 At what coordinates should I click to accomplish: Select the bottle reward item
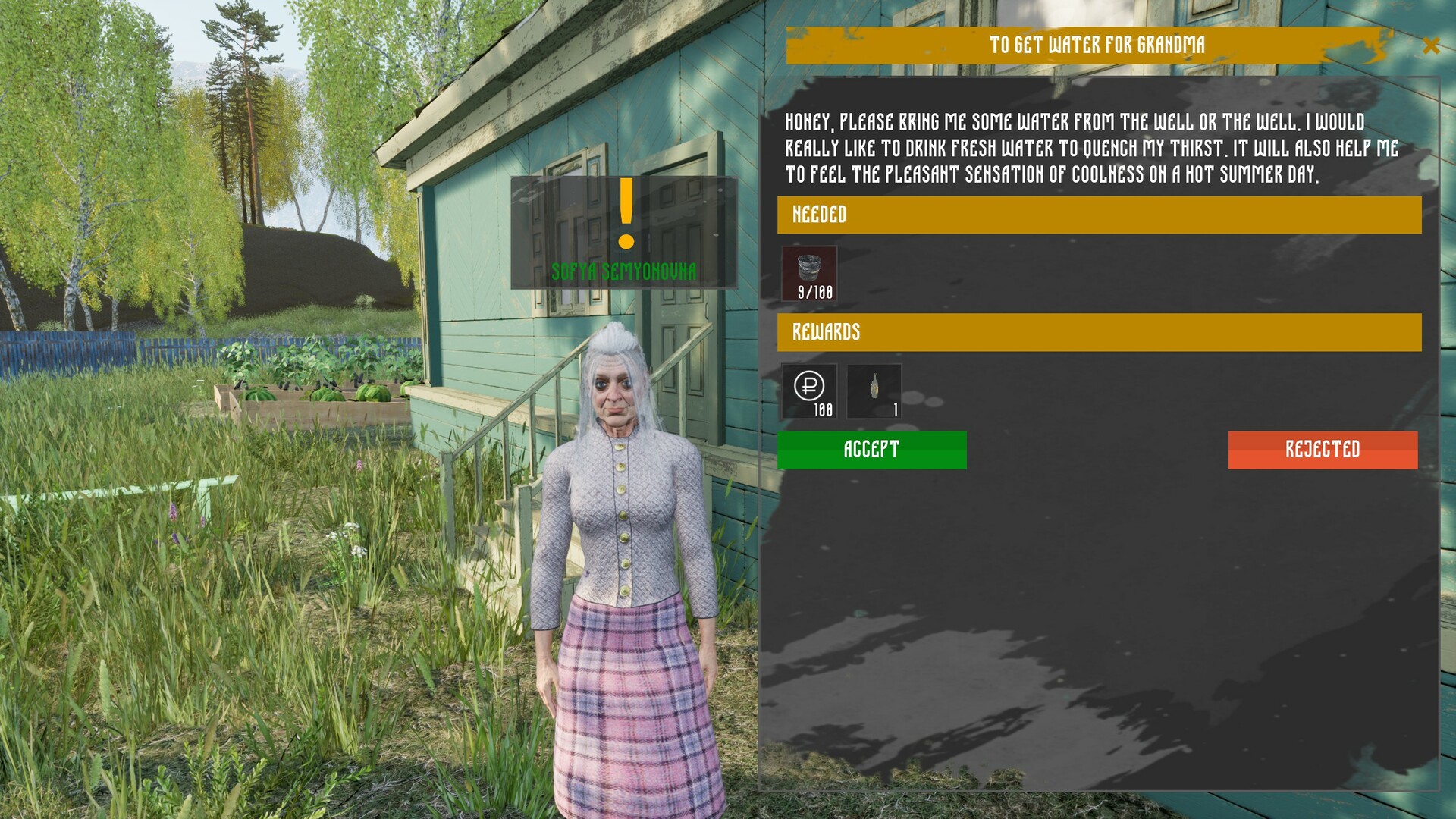[x=874, y=391]
